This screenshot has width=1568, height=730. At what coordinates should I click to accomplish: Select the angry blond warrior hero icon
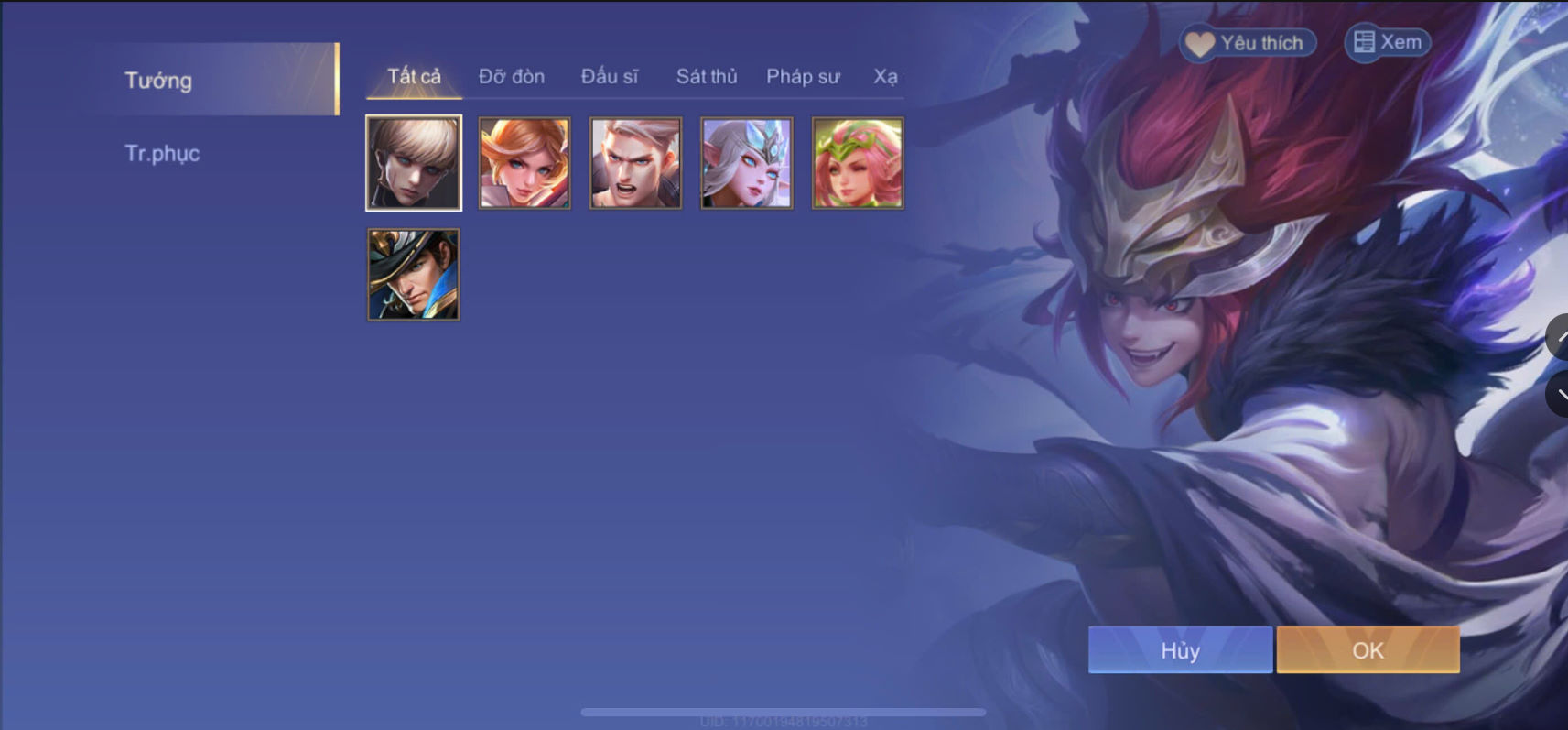[634, 162]
